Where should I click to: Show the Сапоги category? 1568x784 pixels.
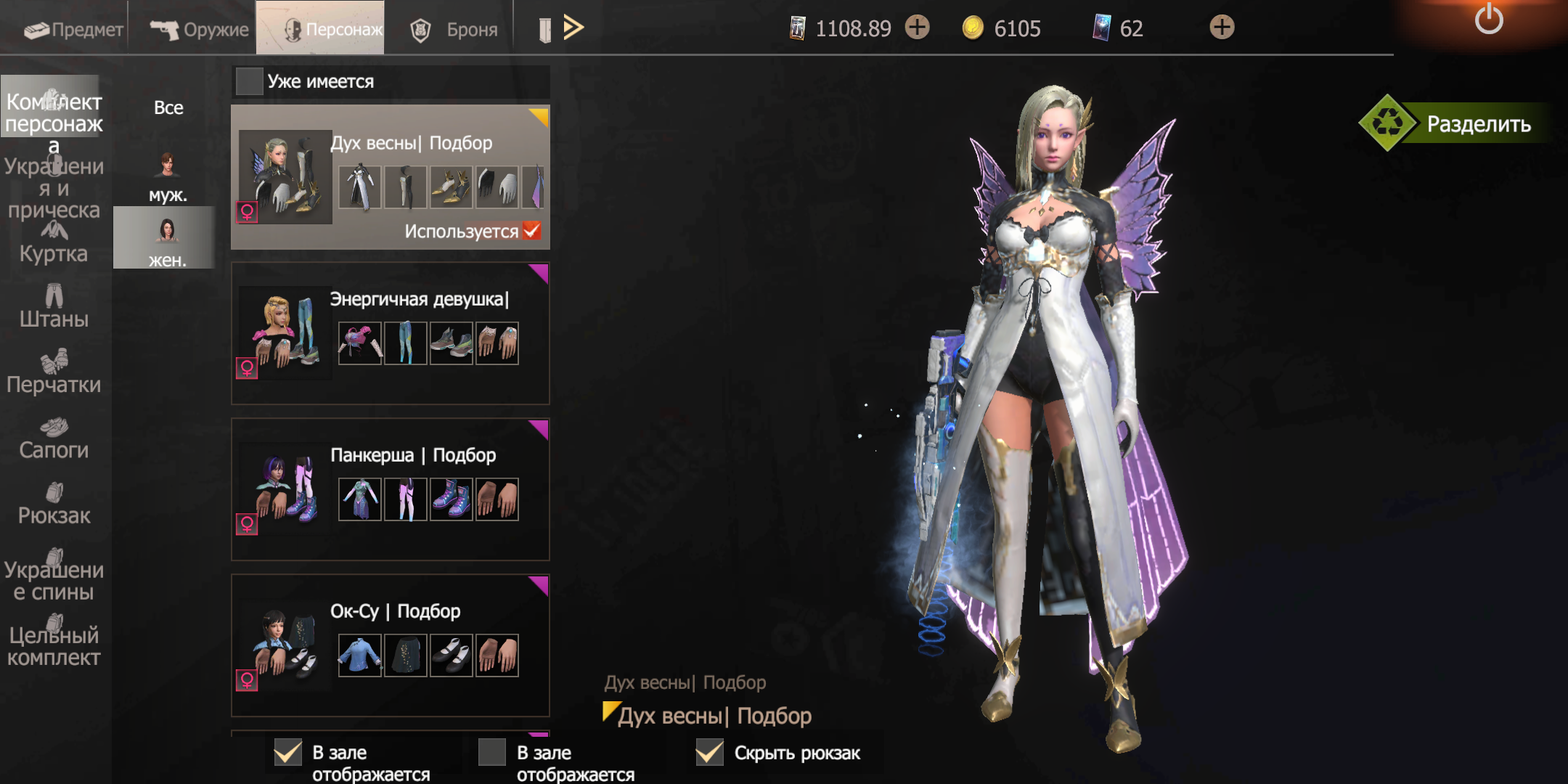click(54, 438)
